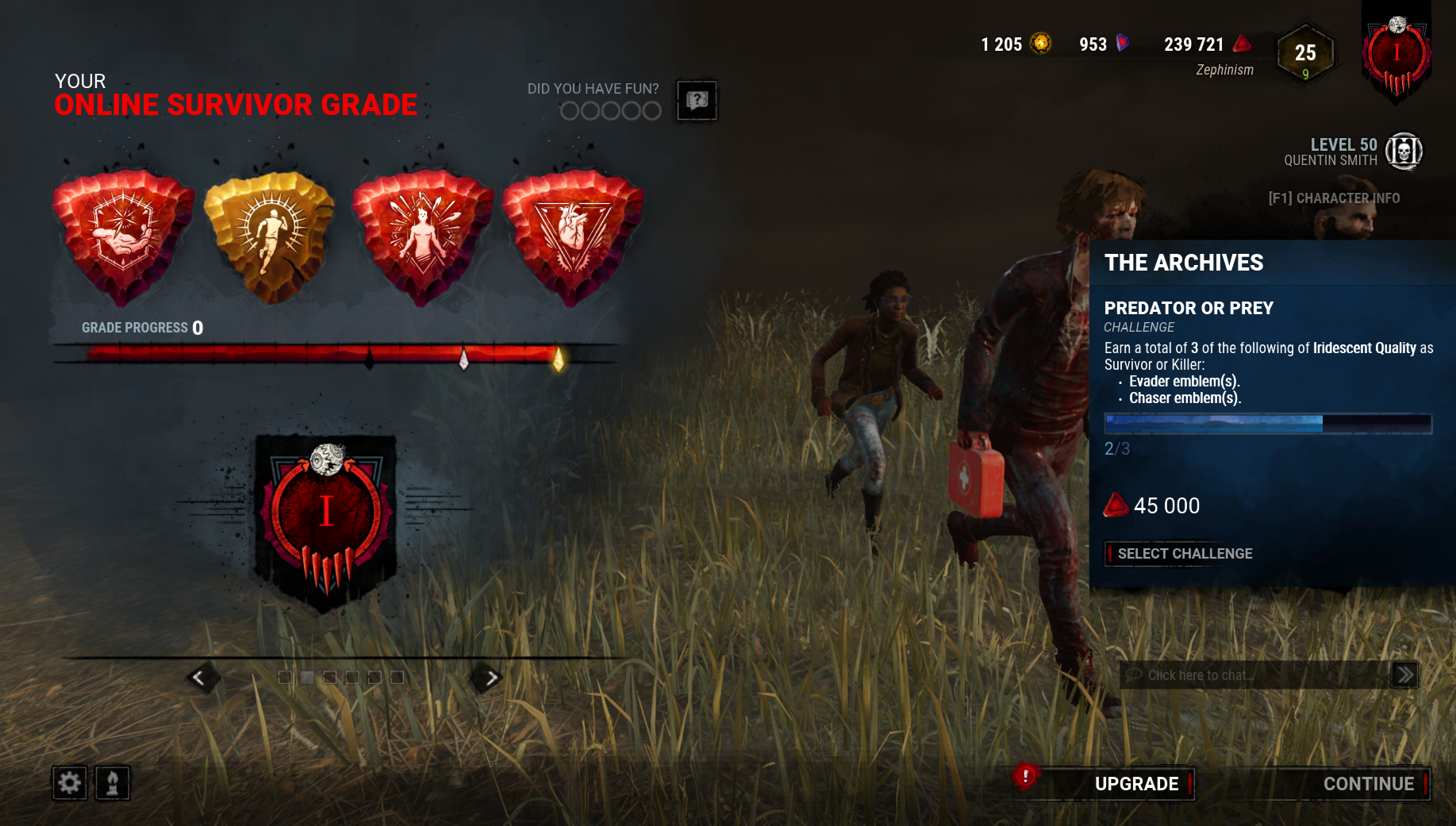Click the bloodpoints counter icon
This screenshot has height=826, width=1456.
coord(1240,44)
